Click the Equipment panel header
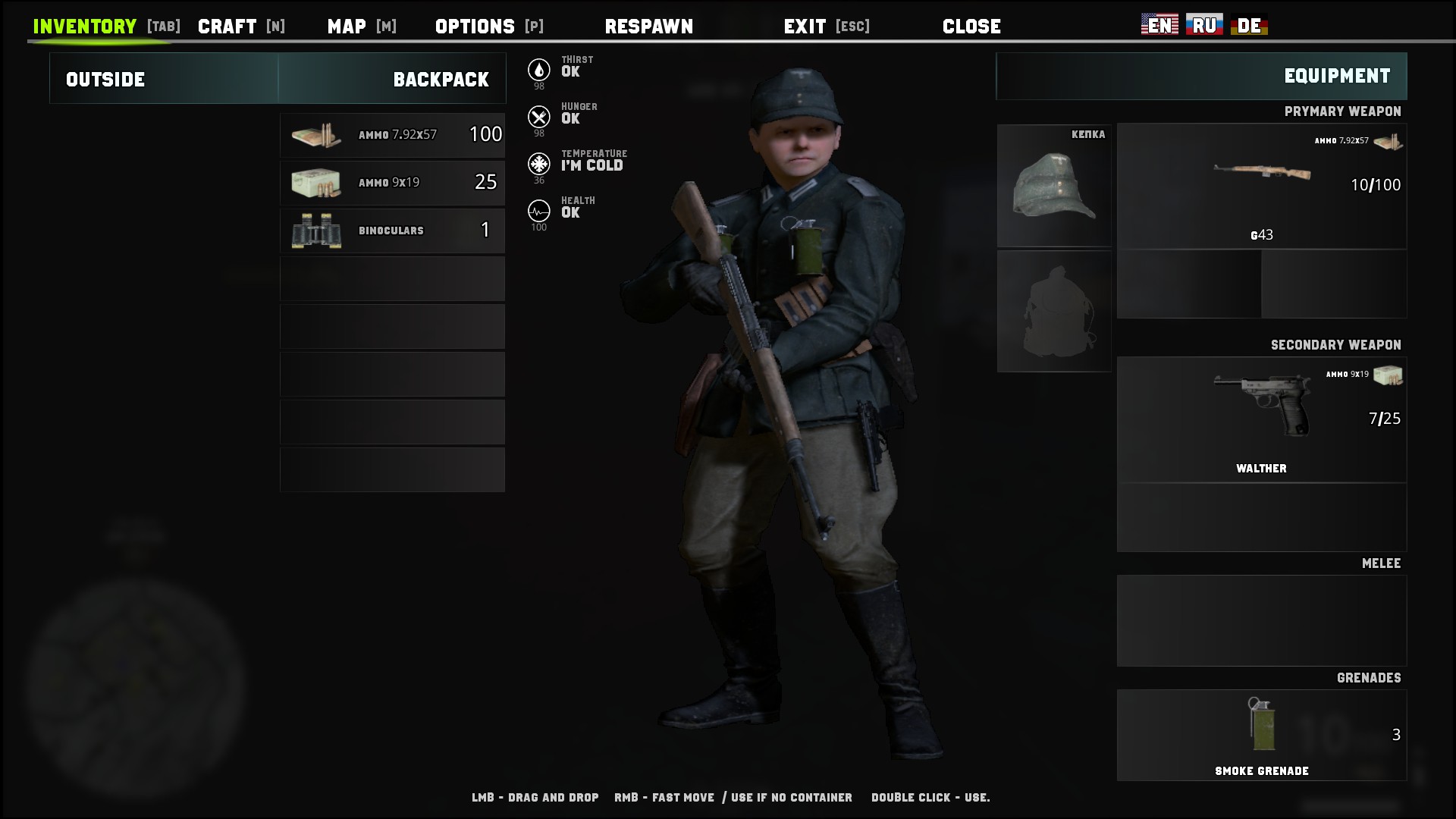Viewport: 1456px width, 819px height. (1336, 76)
